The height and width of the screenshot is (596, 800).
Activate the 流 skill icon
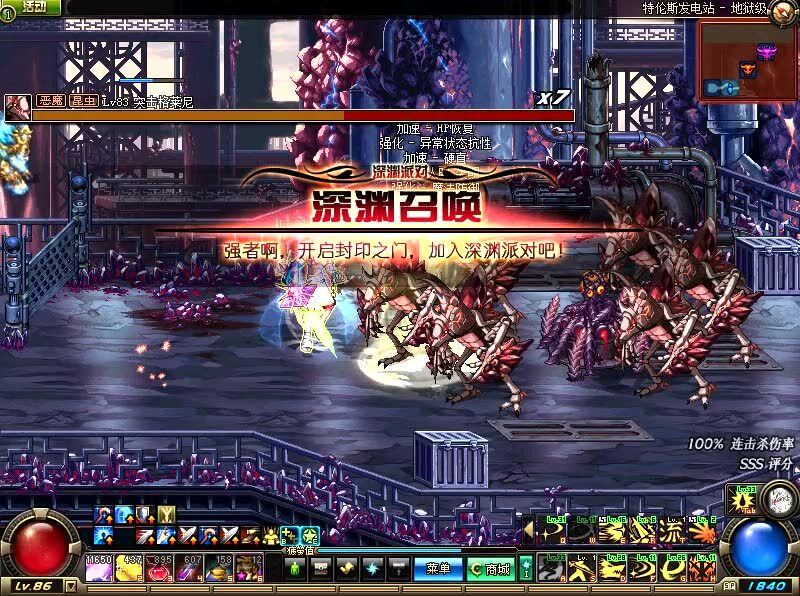coord(674,532)
